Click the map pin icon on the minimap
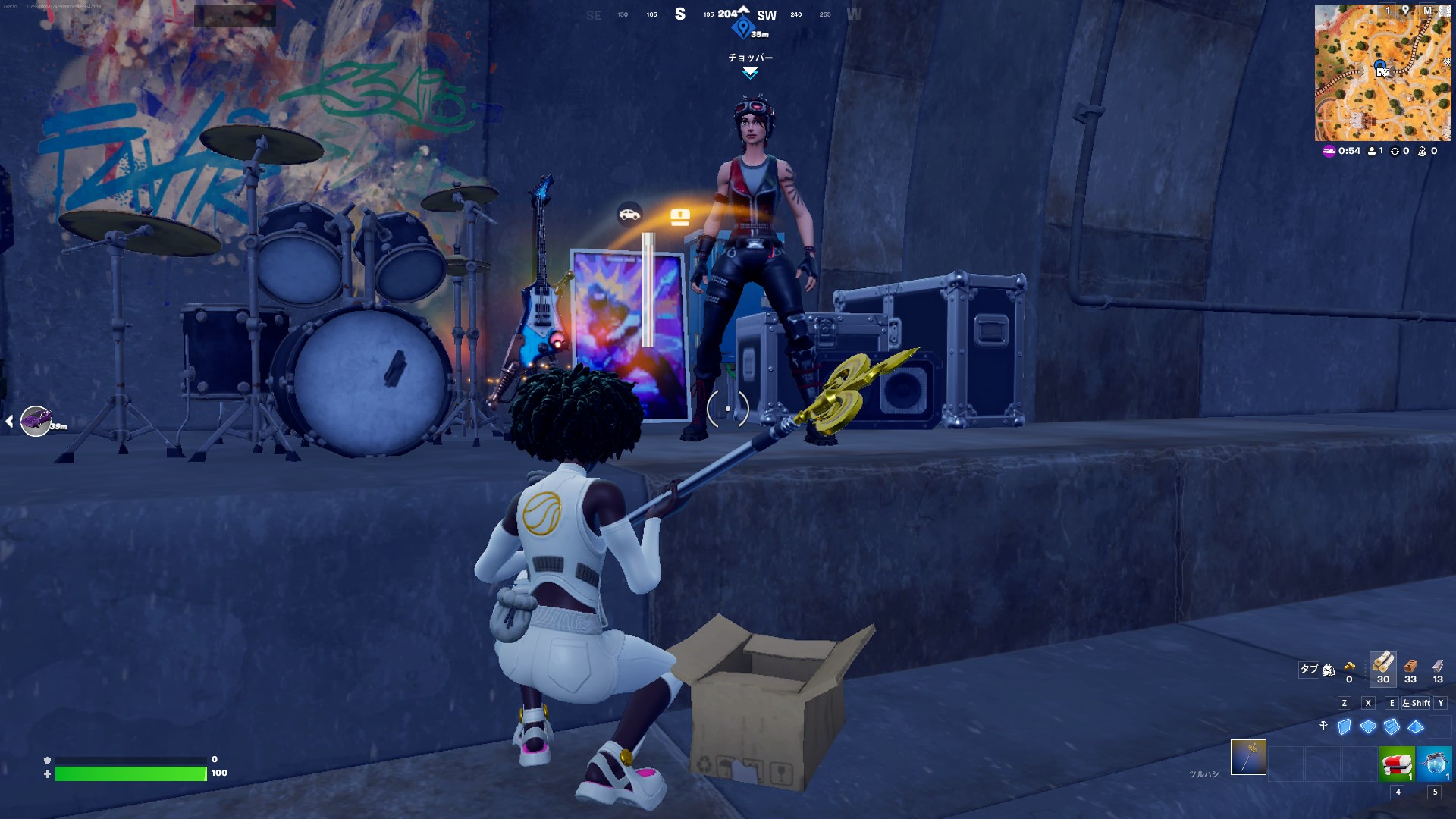The height and width of the screenshot is (819, 1456). click(1405, 11)
